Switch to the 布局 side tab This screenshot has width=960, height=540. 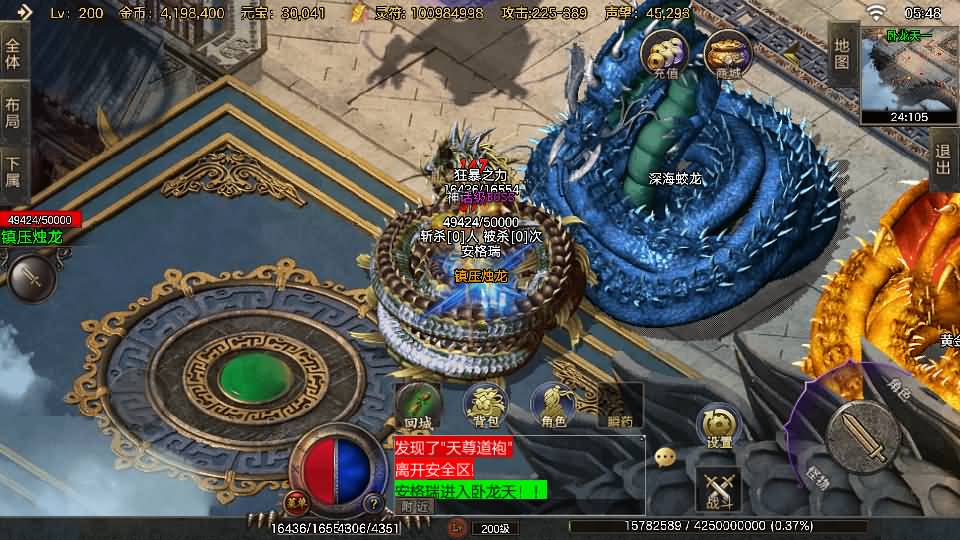[13, 111]
